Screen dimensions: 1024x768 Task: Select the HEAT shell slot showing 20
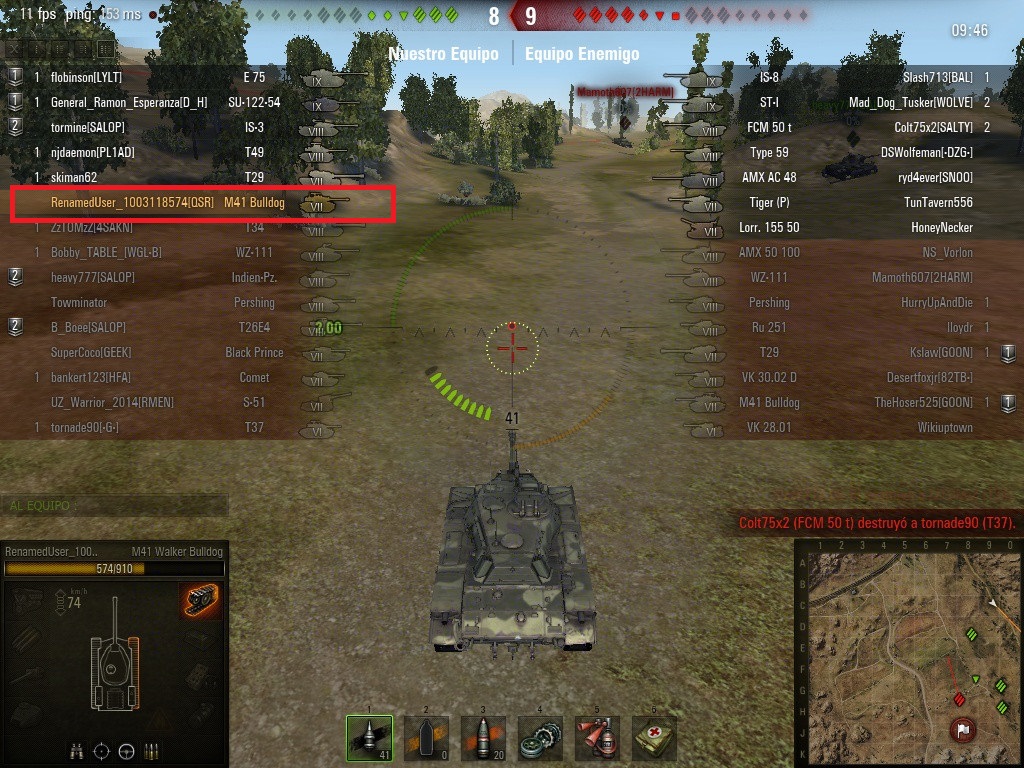[x=483, y=738]
